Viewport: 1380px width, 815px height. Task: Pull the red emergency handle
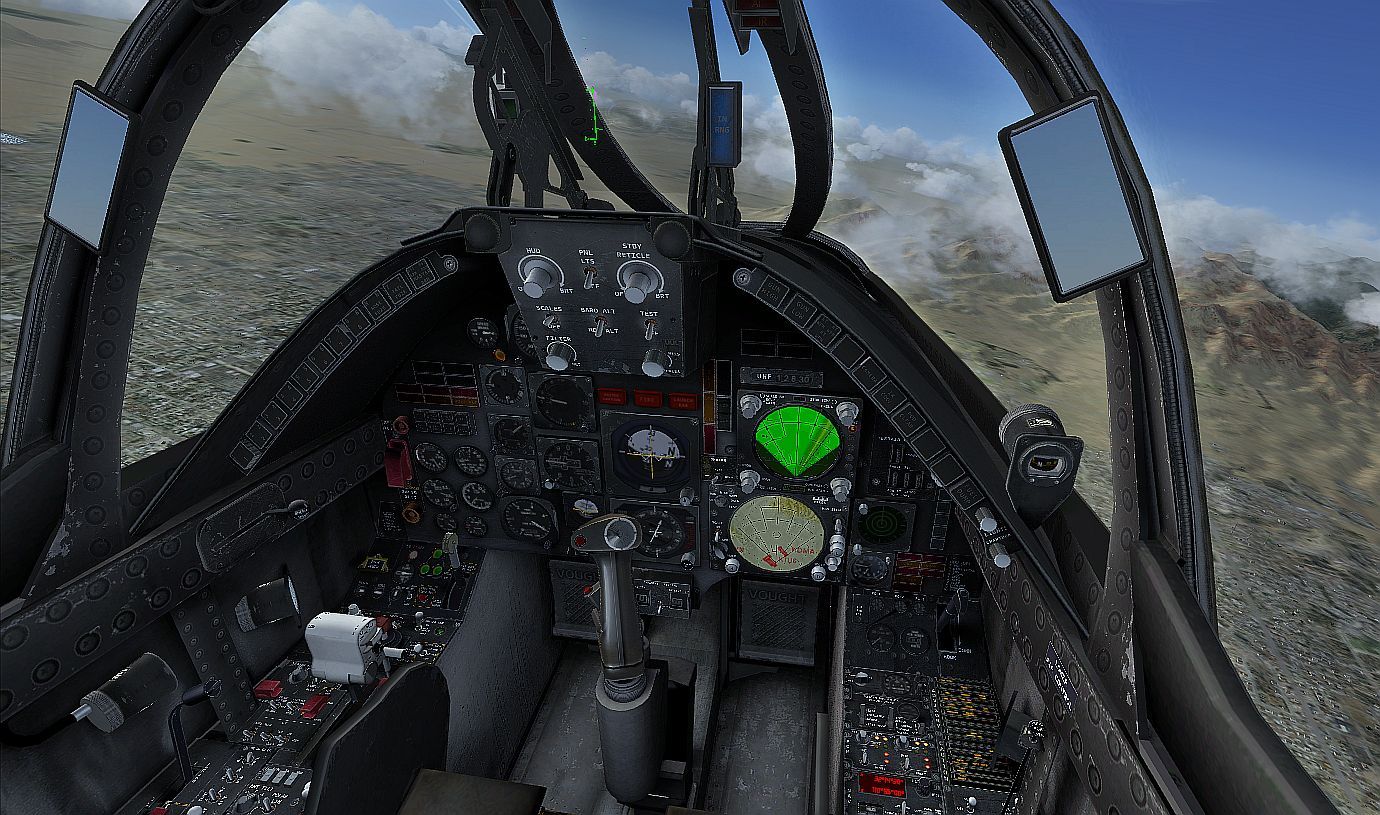(x=397, y=461)
